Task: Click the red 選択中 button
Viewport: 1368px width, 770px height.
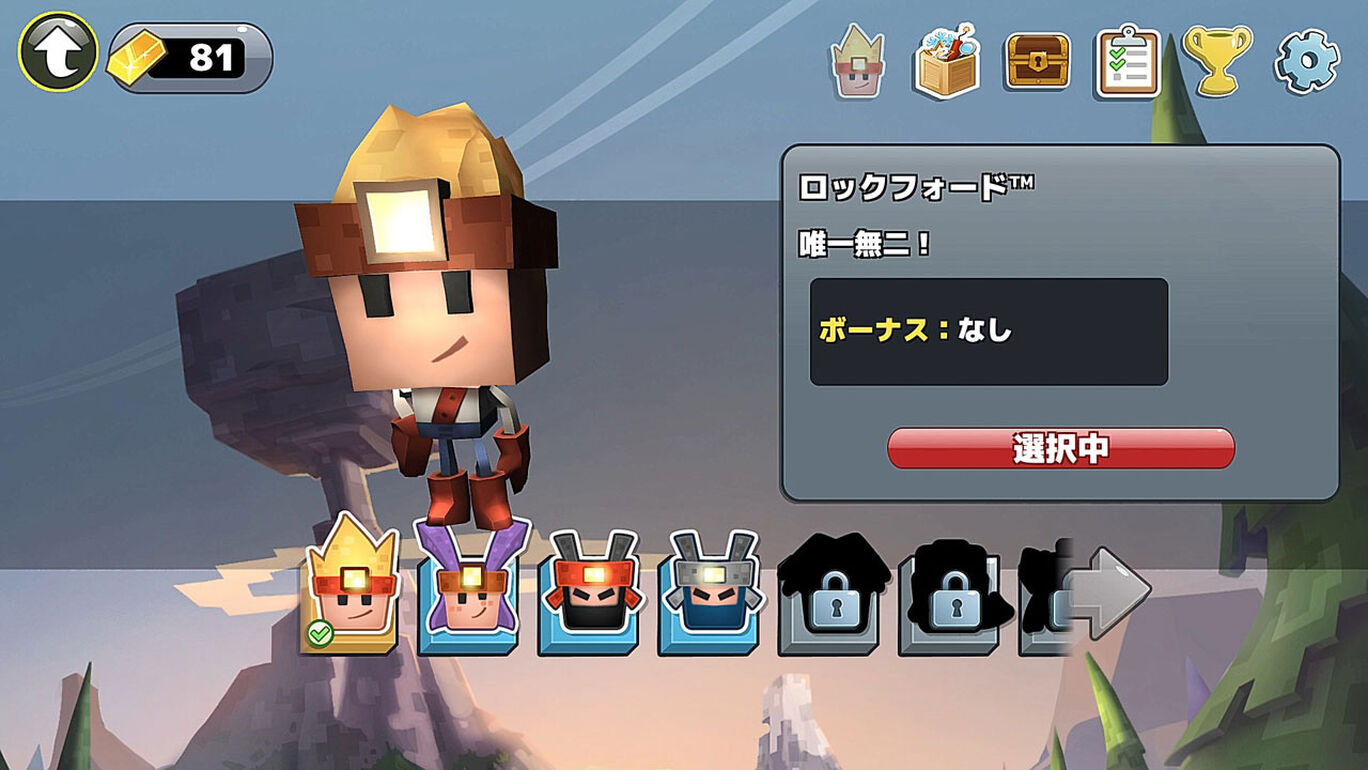Action: coord(1060,449)
